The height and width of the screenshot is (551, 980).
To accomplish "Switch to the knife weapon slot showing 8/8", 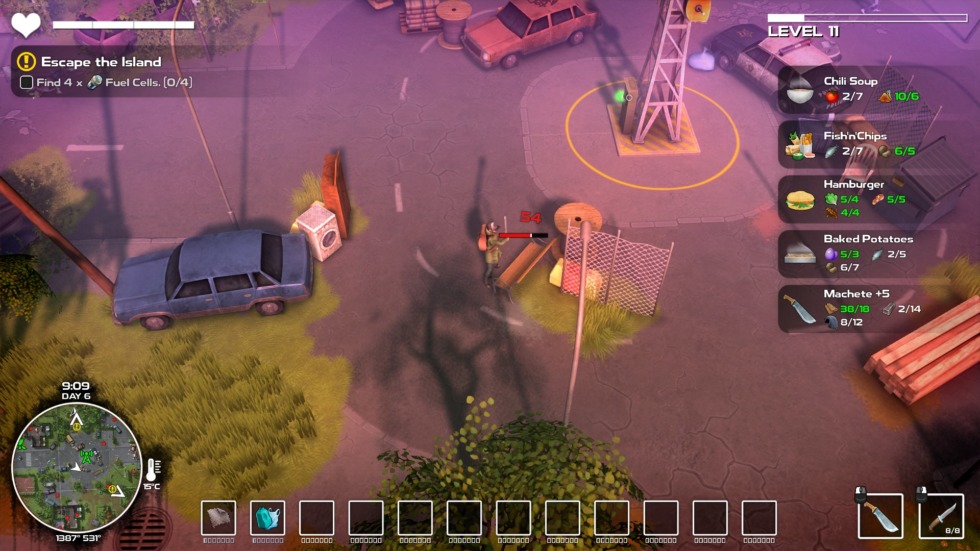I will (x=941, y=517).
